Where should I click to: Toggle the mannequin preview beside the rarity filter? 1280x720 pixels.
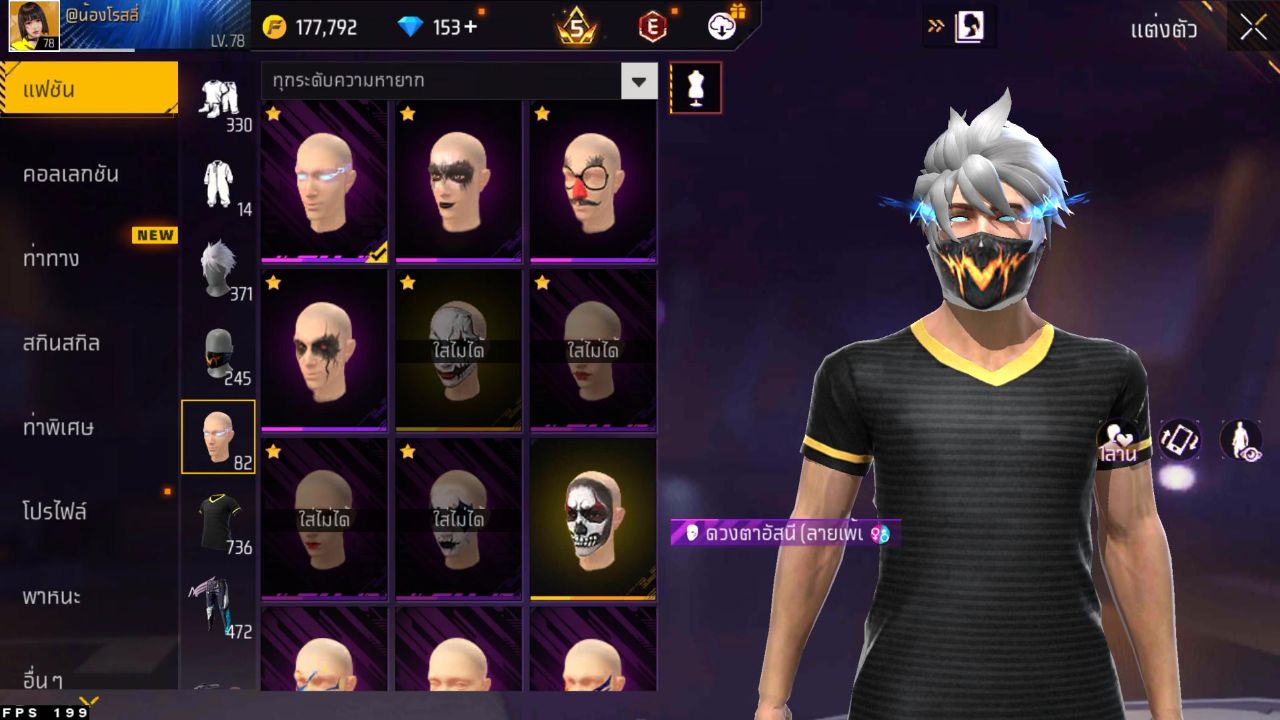tap(696, 87)
